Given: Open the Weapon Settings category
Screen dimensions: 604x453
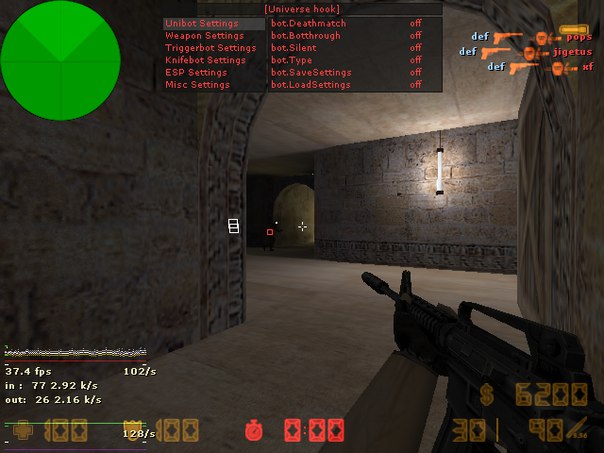Looking at the screenshot, I should click(x=204, y=36).
